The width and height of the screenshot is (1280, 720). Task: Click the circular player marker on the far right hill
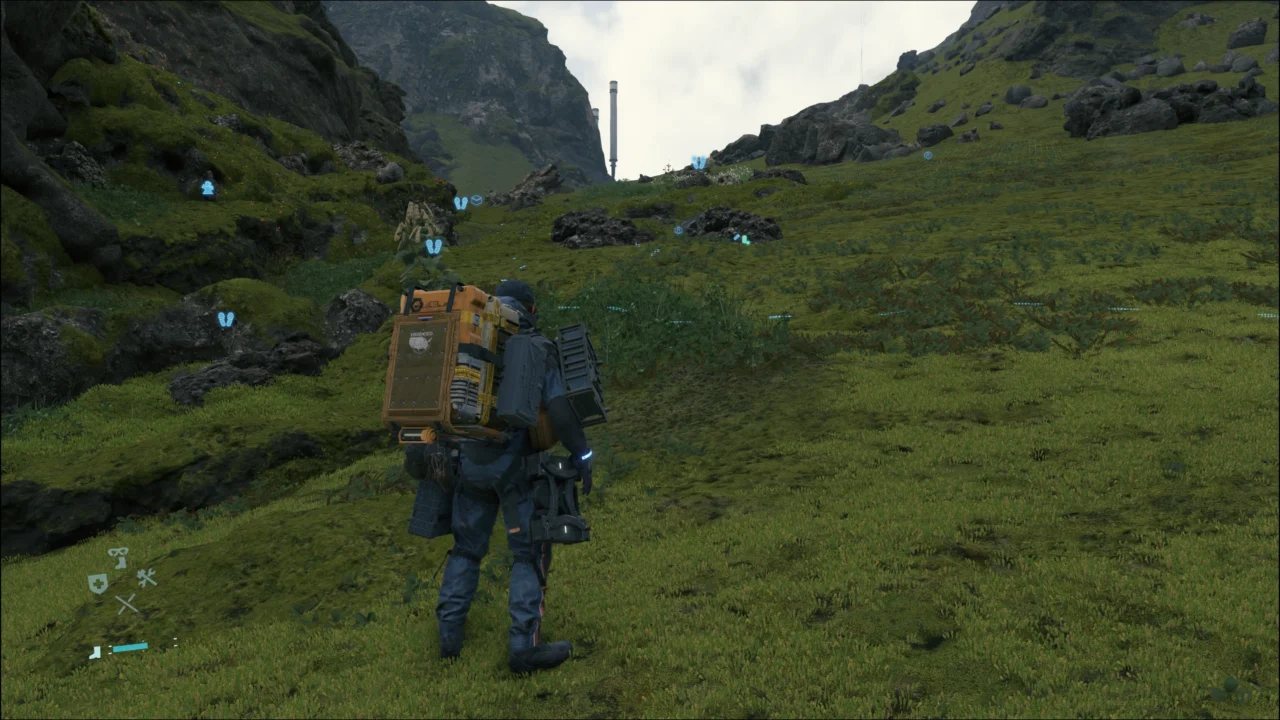tap(927, 155)
